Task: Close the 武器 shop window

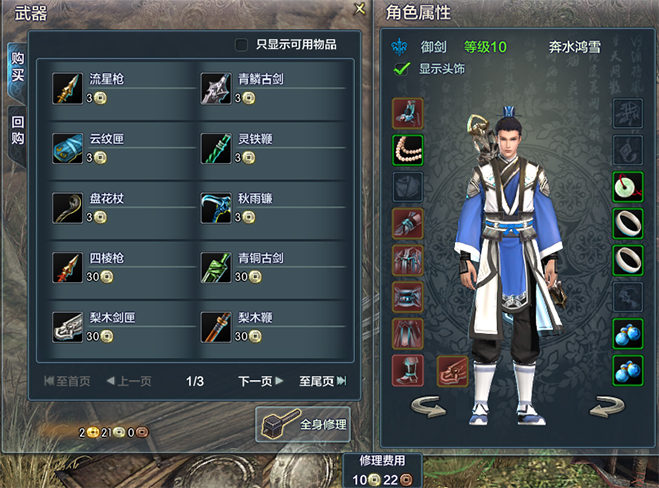Action: point(360,9)
